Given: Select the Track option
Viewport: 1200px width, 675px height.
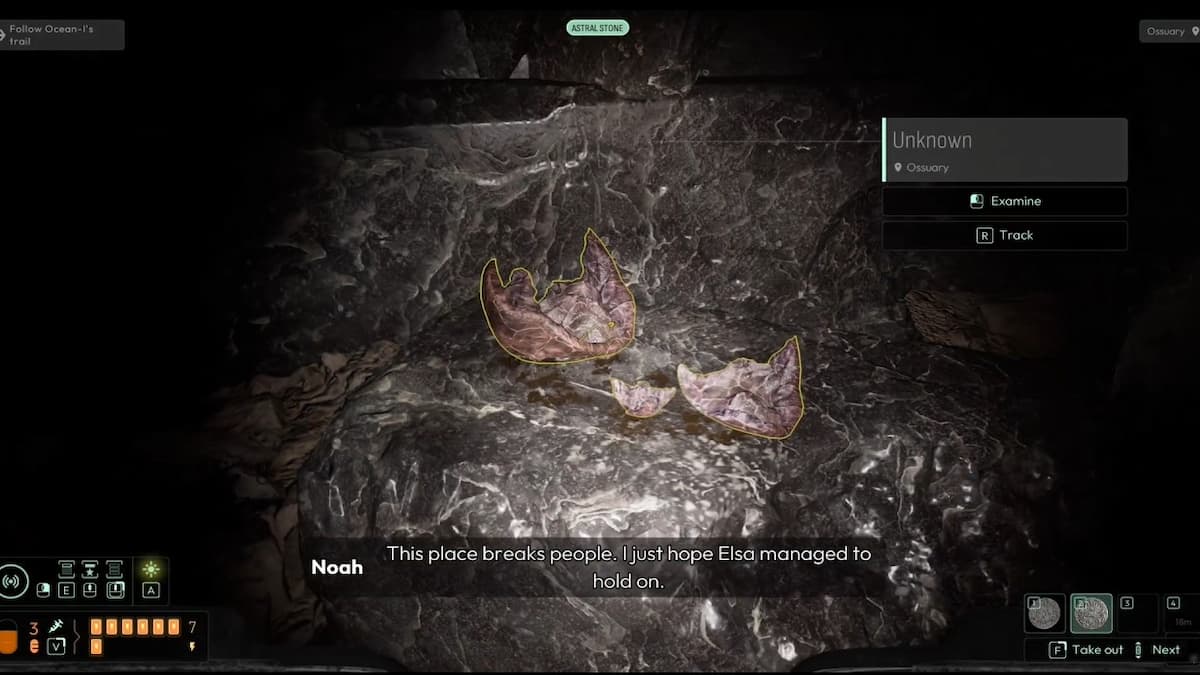Looking at the screenshot, I should click(1005, 235).
